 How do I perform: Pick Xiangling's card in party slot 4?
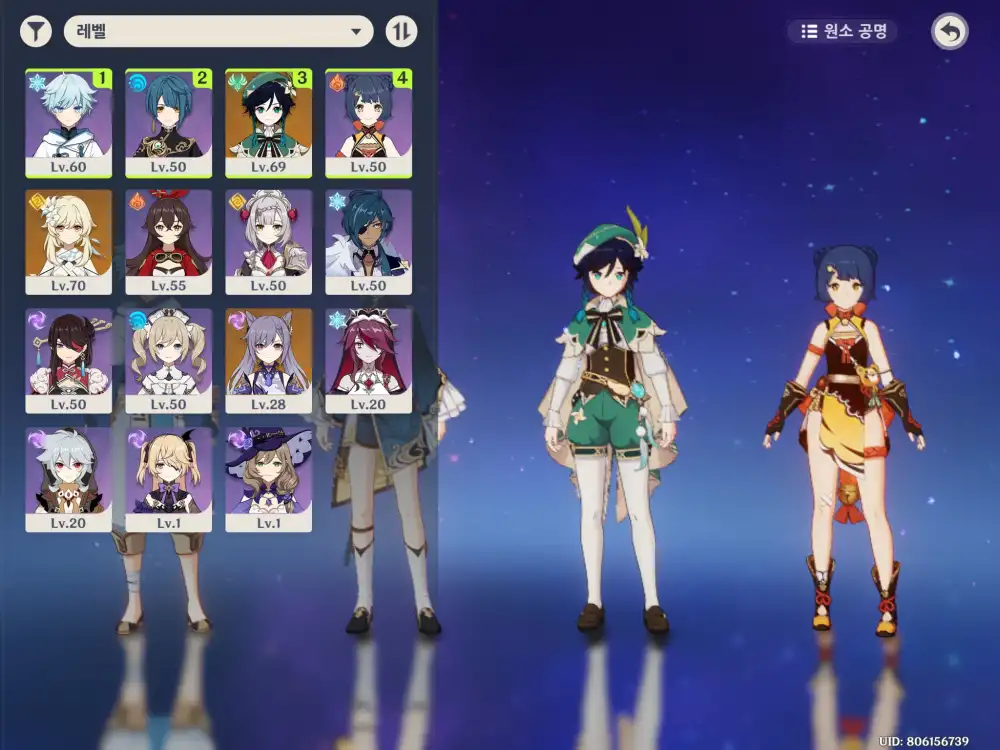(368, 122)
